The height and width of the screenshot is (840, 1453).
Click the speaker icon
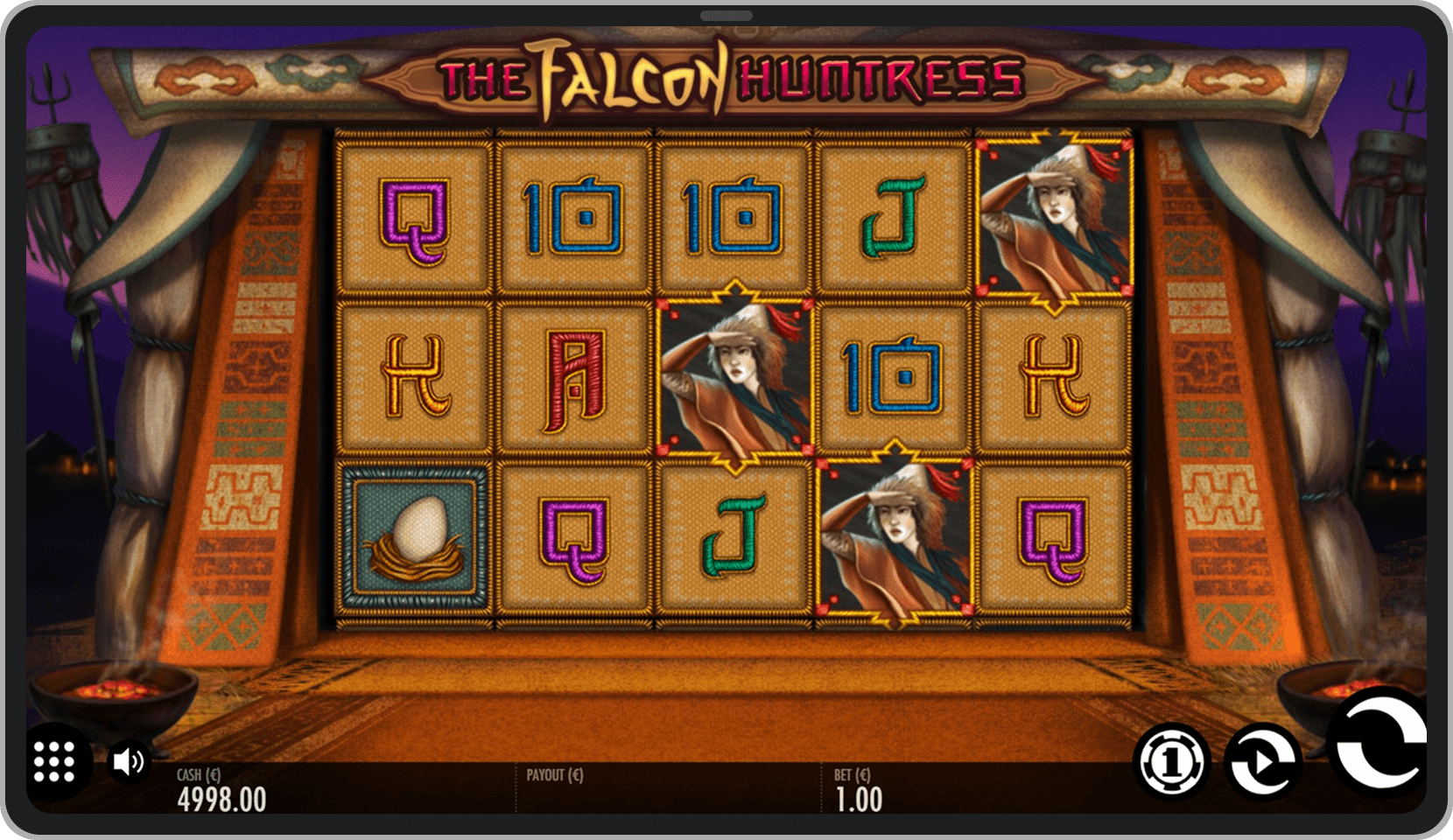click(128, 759)
